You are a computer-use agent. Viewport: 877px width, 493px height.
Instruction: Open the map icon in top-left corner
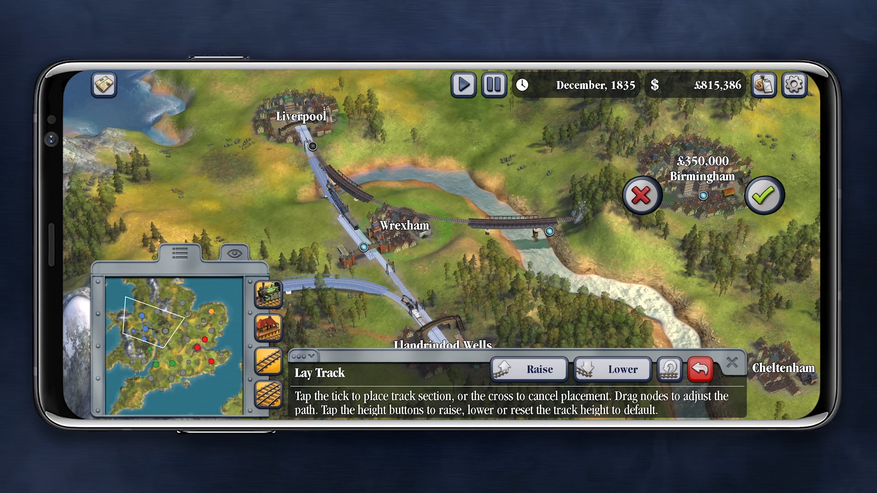point(105,85)
